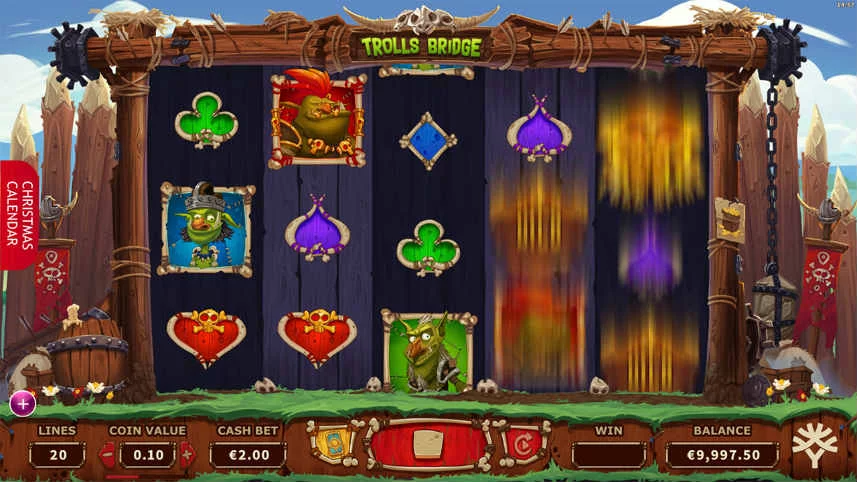Activate the autoplay arrow button
857x482 pixels.
pos(522,444)
